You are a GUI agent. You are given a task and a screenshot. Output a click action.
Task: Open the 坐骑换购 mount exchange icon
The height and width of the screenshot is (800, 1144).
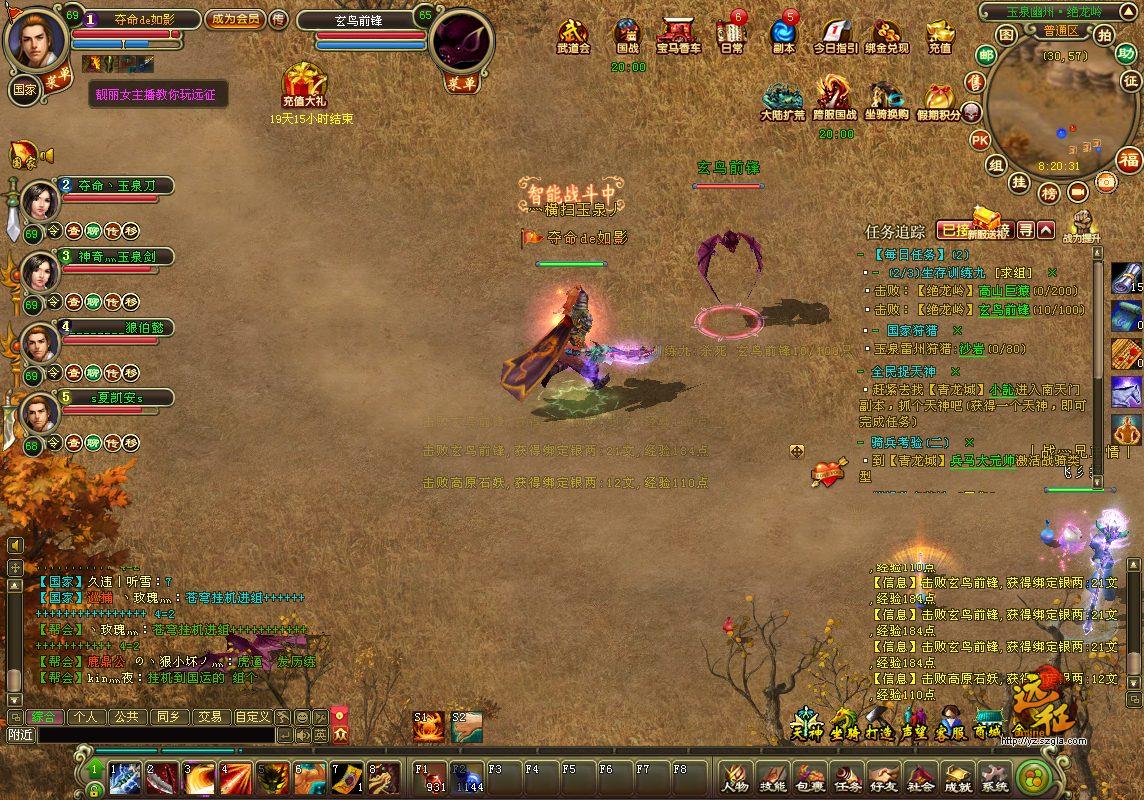pyautogui.click(x=886, y=101)
